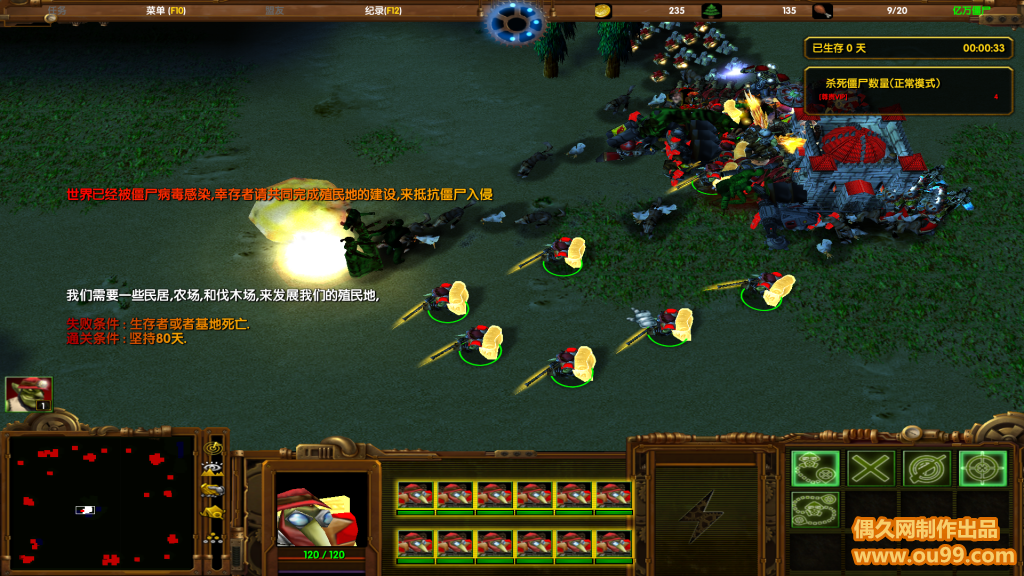Toggle the minimap terrain display button

(213, 468)
